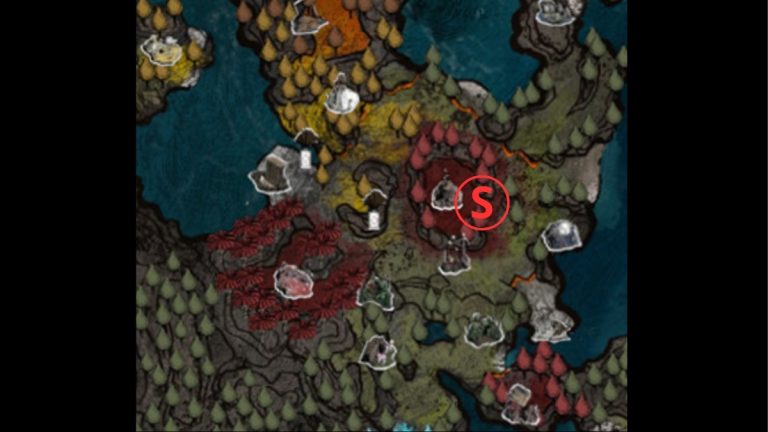Select the landmark on the northwest island

(163, 49)
